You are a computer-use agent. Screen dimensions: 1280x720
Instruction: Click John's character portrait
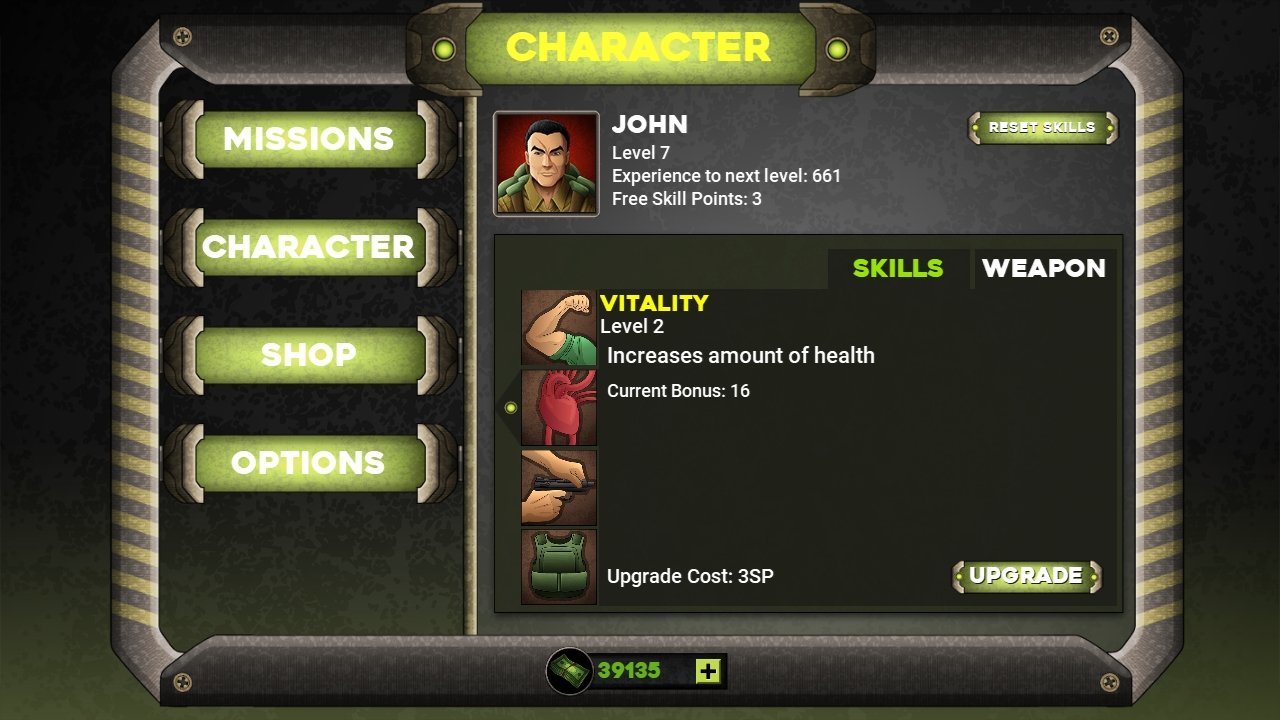pos(546,164)
